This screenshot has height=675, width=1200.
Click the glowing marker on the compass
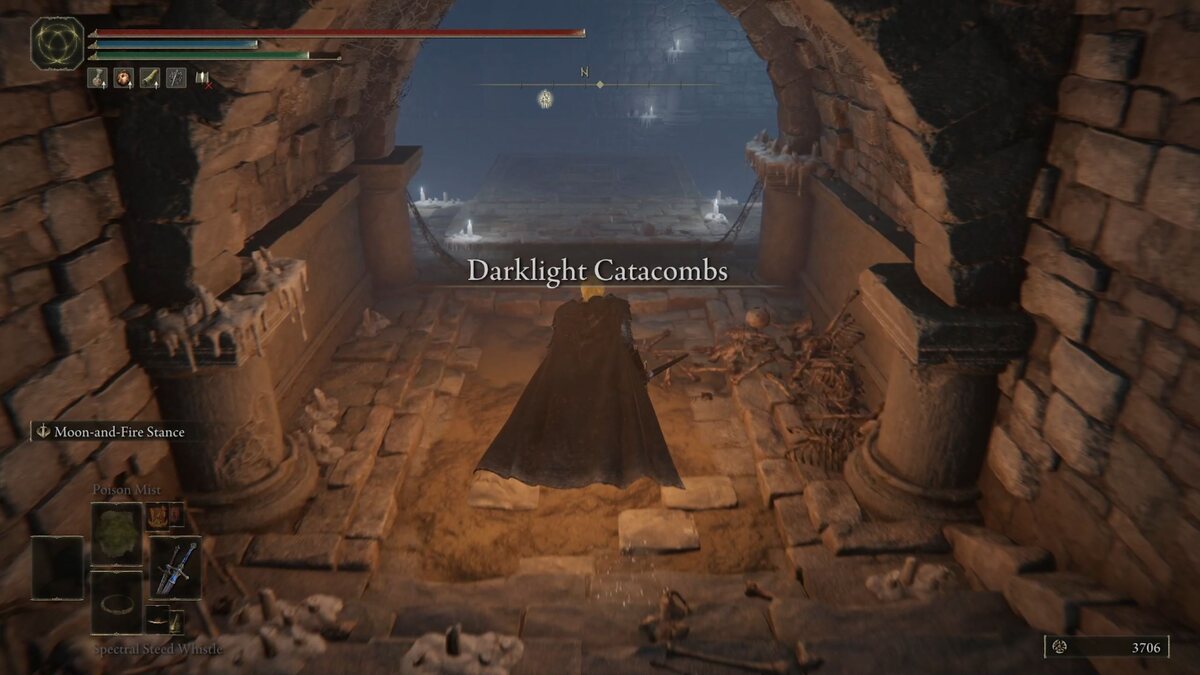(545, 98)
